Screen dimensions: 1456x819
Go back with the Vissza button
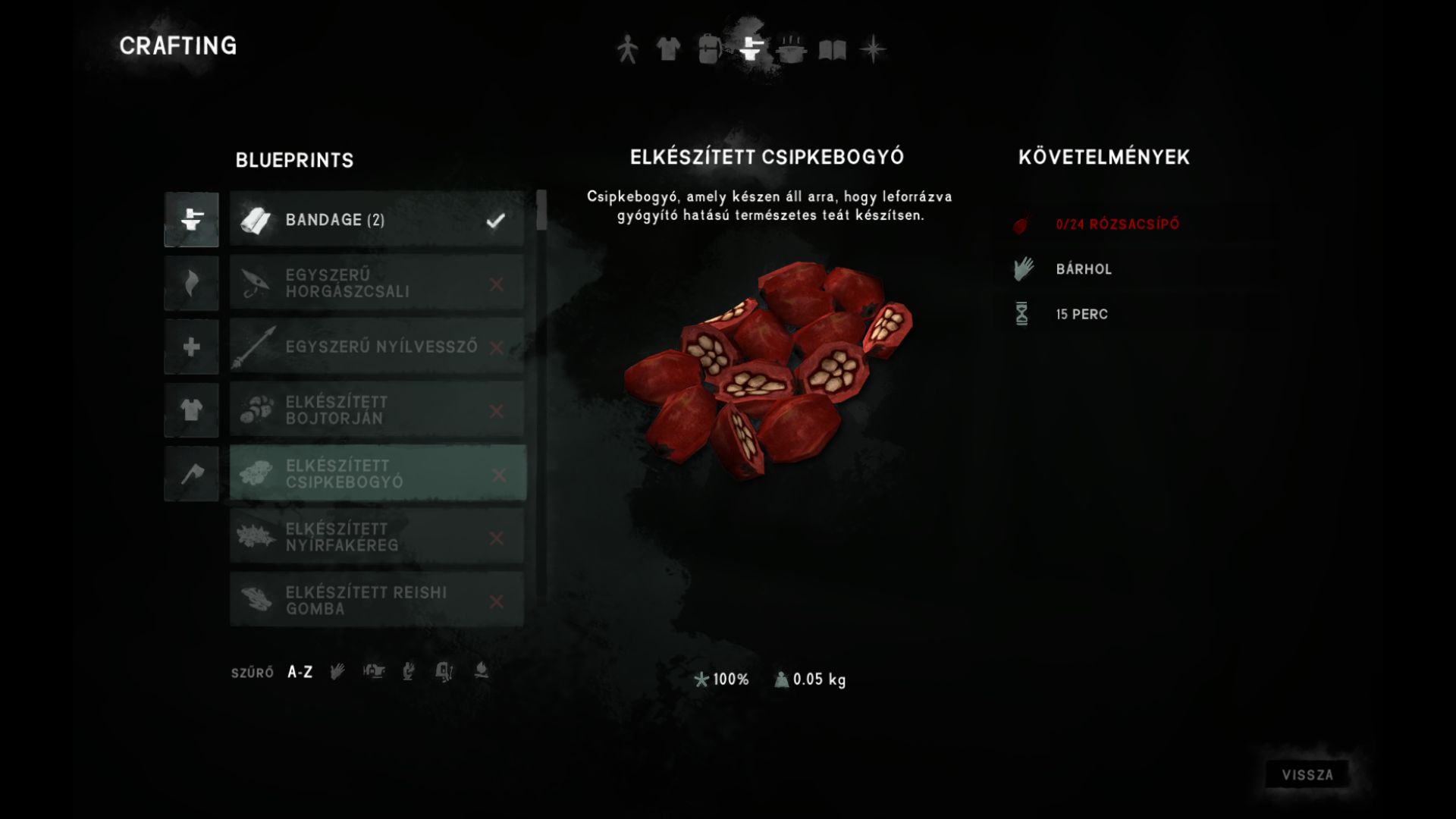(1307, 774)
